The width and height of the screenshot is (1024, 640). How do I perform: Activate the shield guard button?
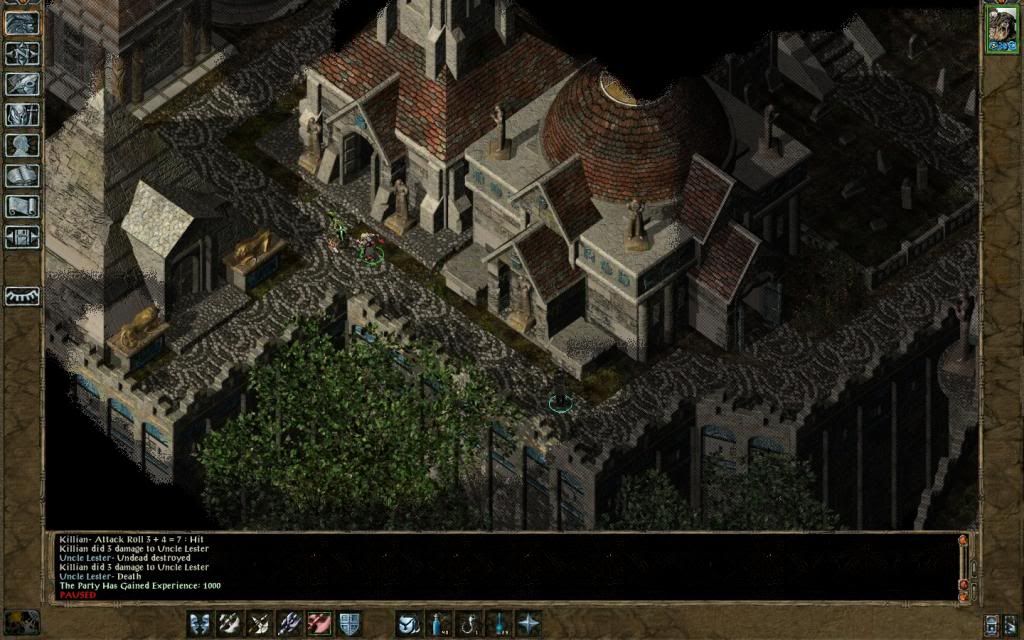(x=349, y=624)
